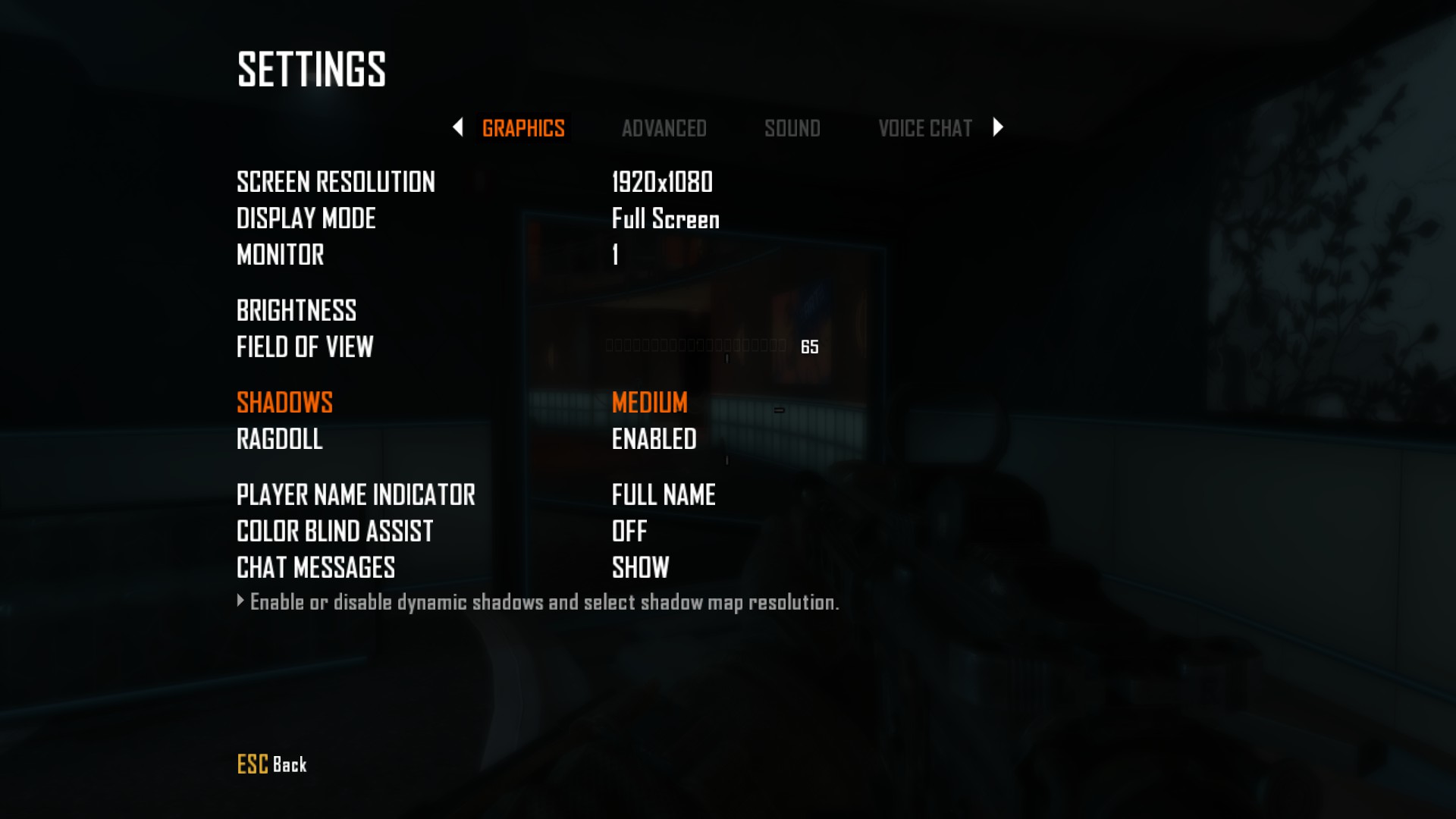1456x819 pixels.
Task: Click the right arrow after Voice Chat
Action: [x=998, y=127]
